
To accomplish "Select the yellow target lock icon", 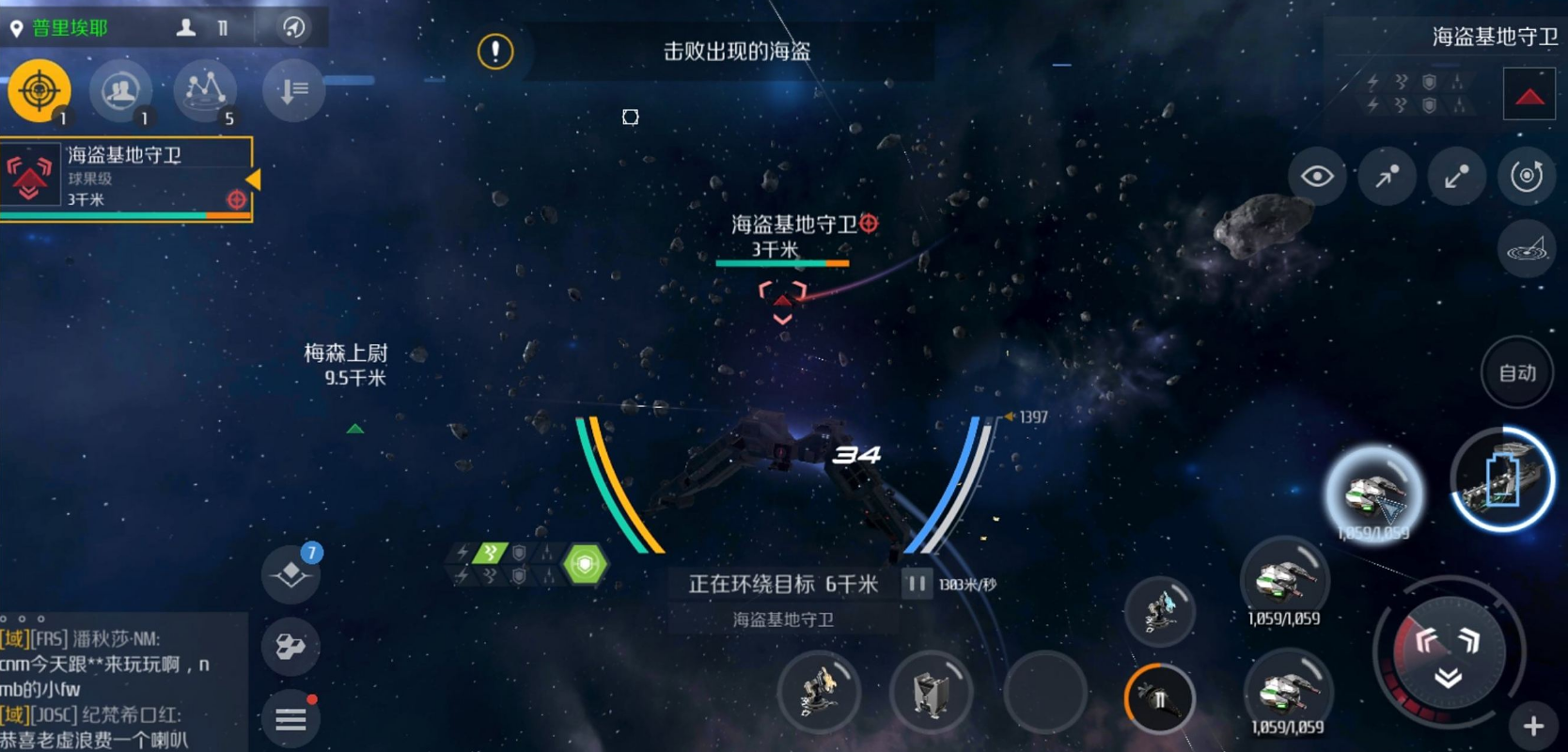I will (38, 89).
